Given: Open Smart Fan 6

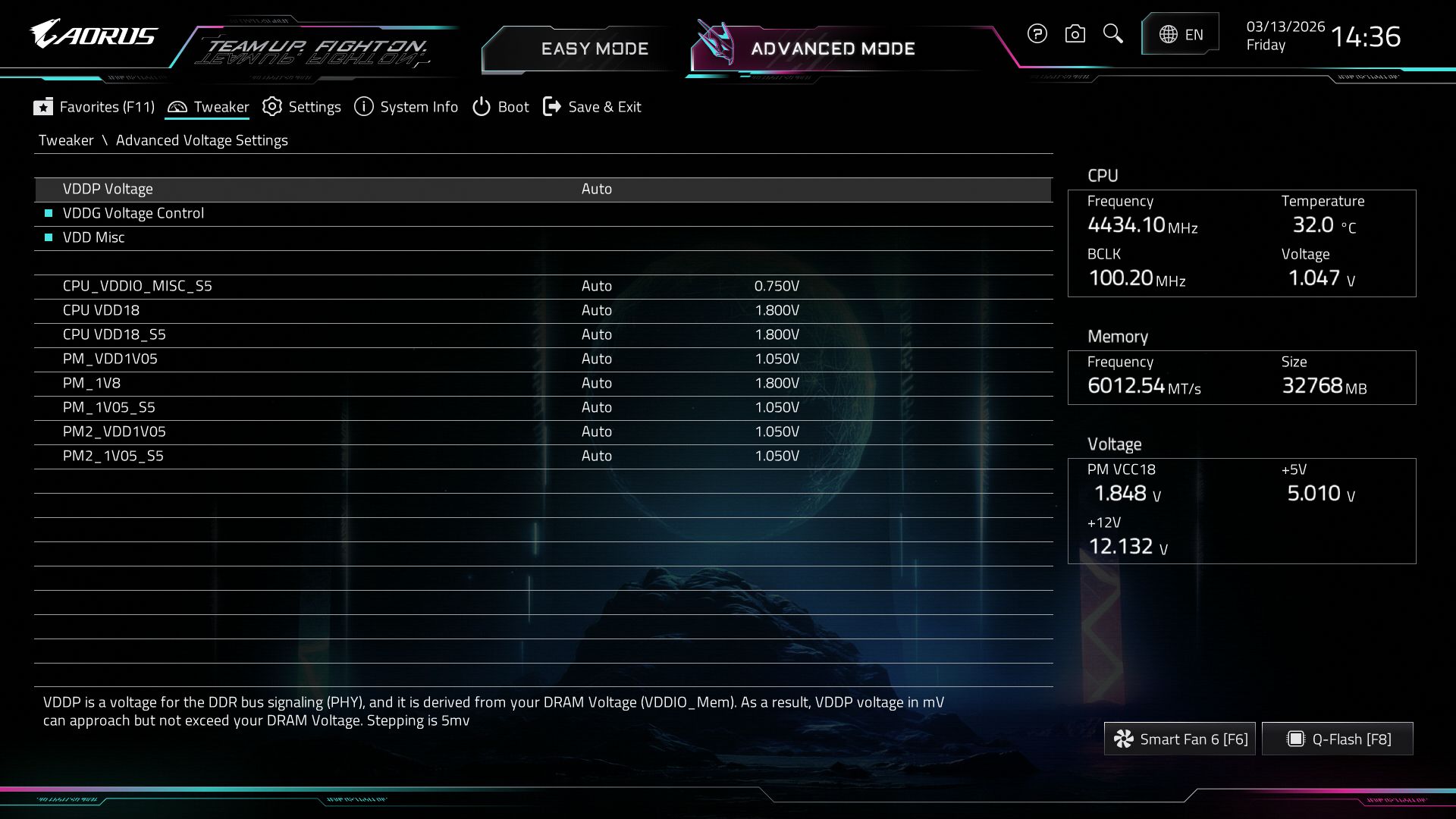Looking at the screenshot, I should [1180, 739].
